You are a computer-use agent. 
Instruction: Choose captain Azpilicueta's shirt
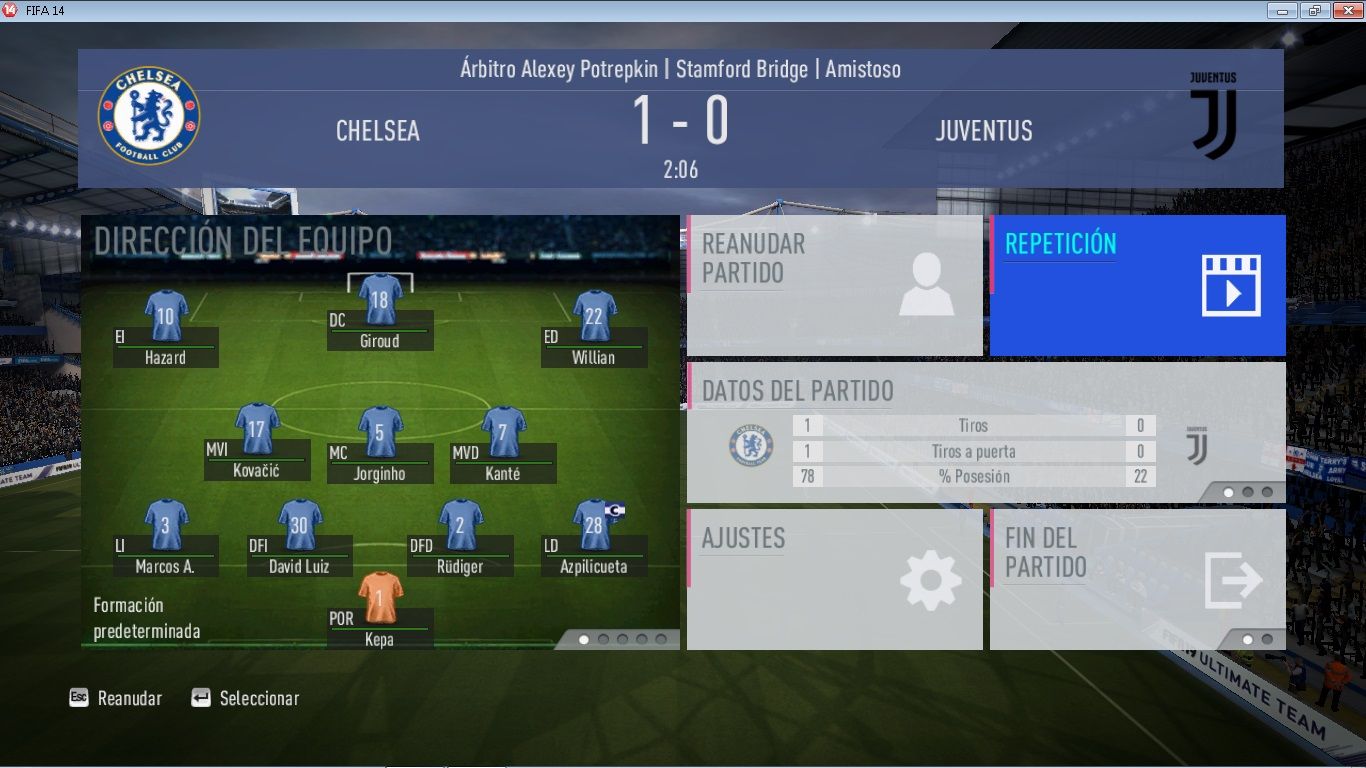pos(594,525)
